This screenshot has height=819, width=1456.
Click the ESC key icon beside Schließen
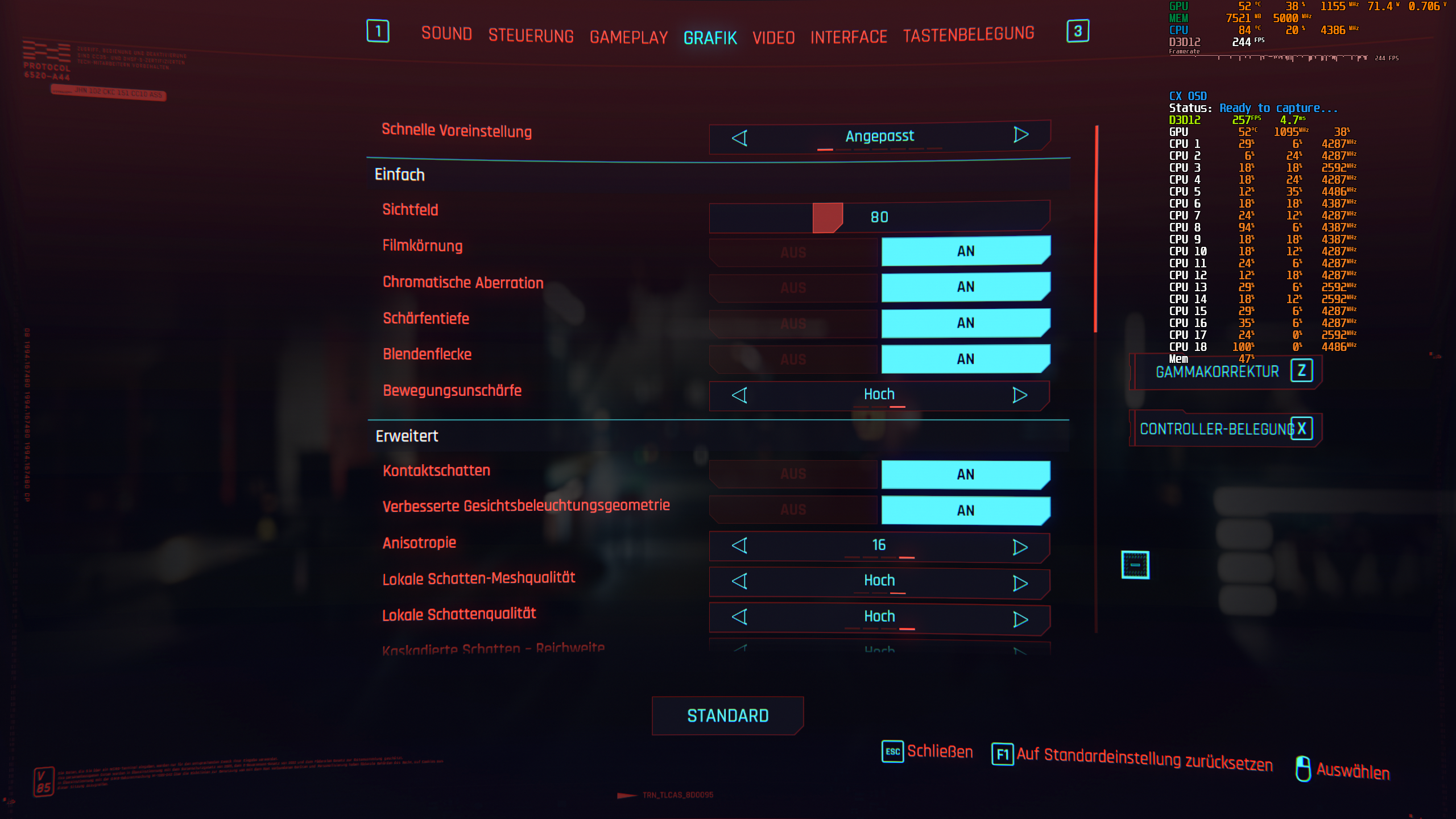pos(892,751)
